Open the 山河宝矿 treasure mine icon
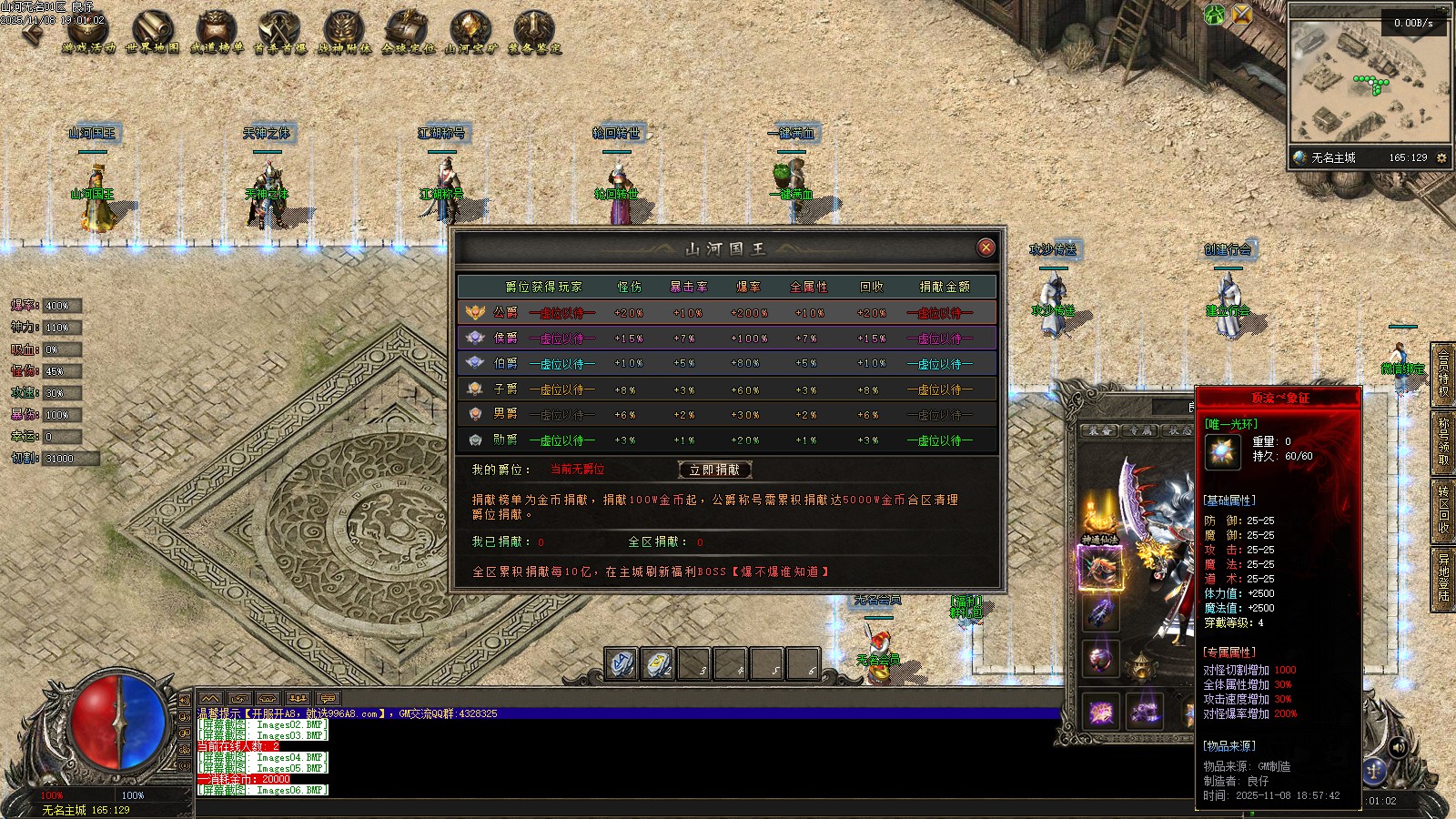Image resolution: width=1456 pixels, height=819 pixels. click(x=470, y=33)
